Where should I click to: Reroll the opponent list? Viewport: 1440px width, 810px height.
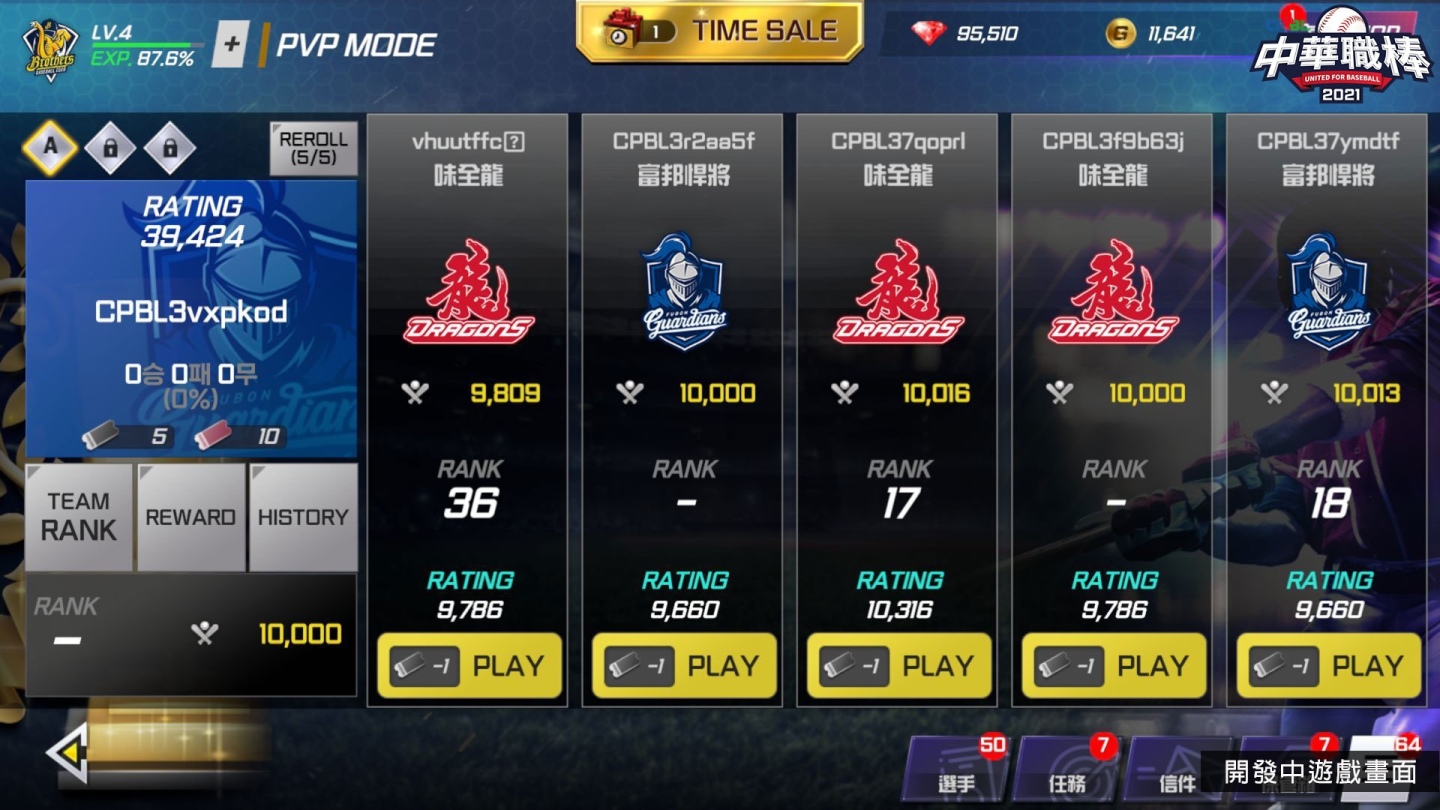[313, 149]
